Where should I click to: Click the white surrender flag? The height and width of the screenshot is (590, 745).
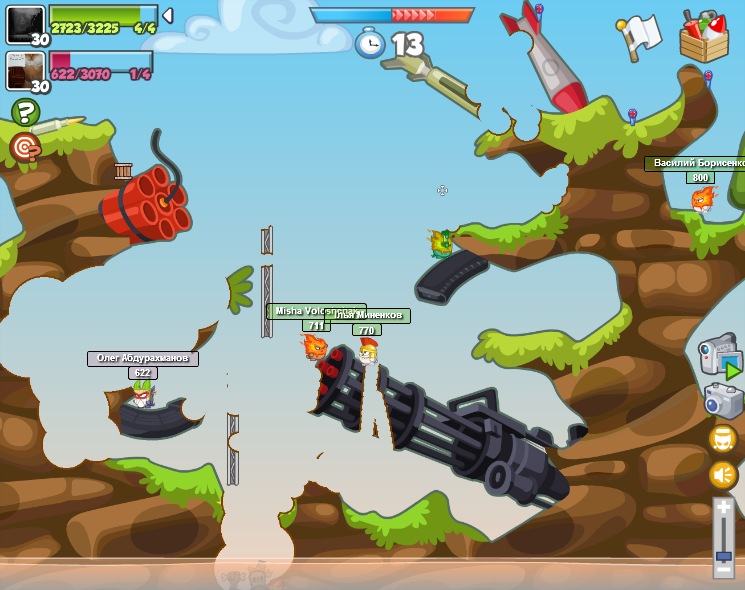coord(640,36)
